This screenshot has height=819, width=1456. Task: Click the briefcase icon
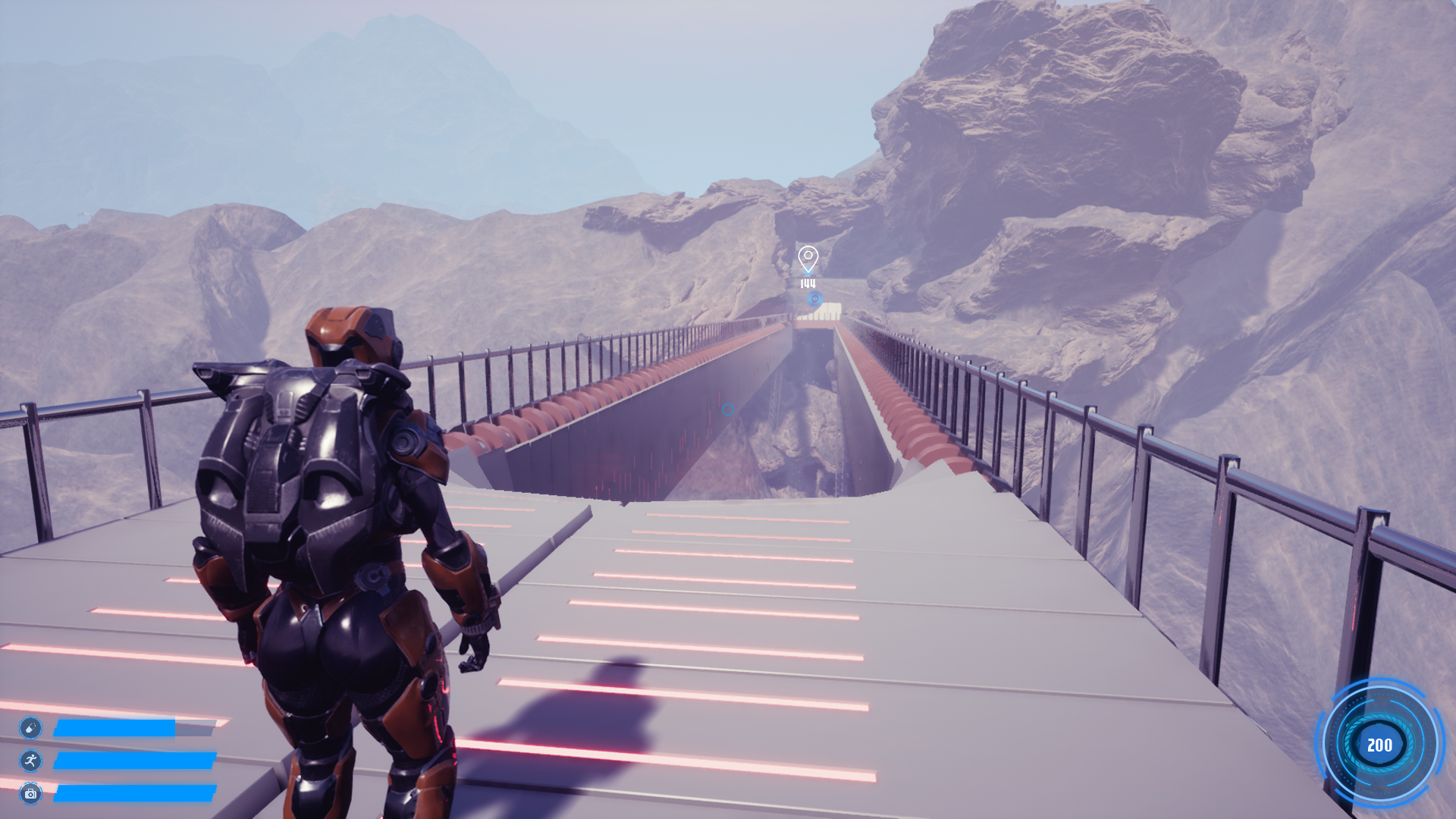pyautogui.click(x=30, y=793)
